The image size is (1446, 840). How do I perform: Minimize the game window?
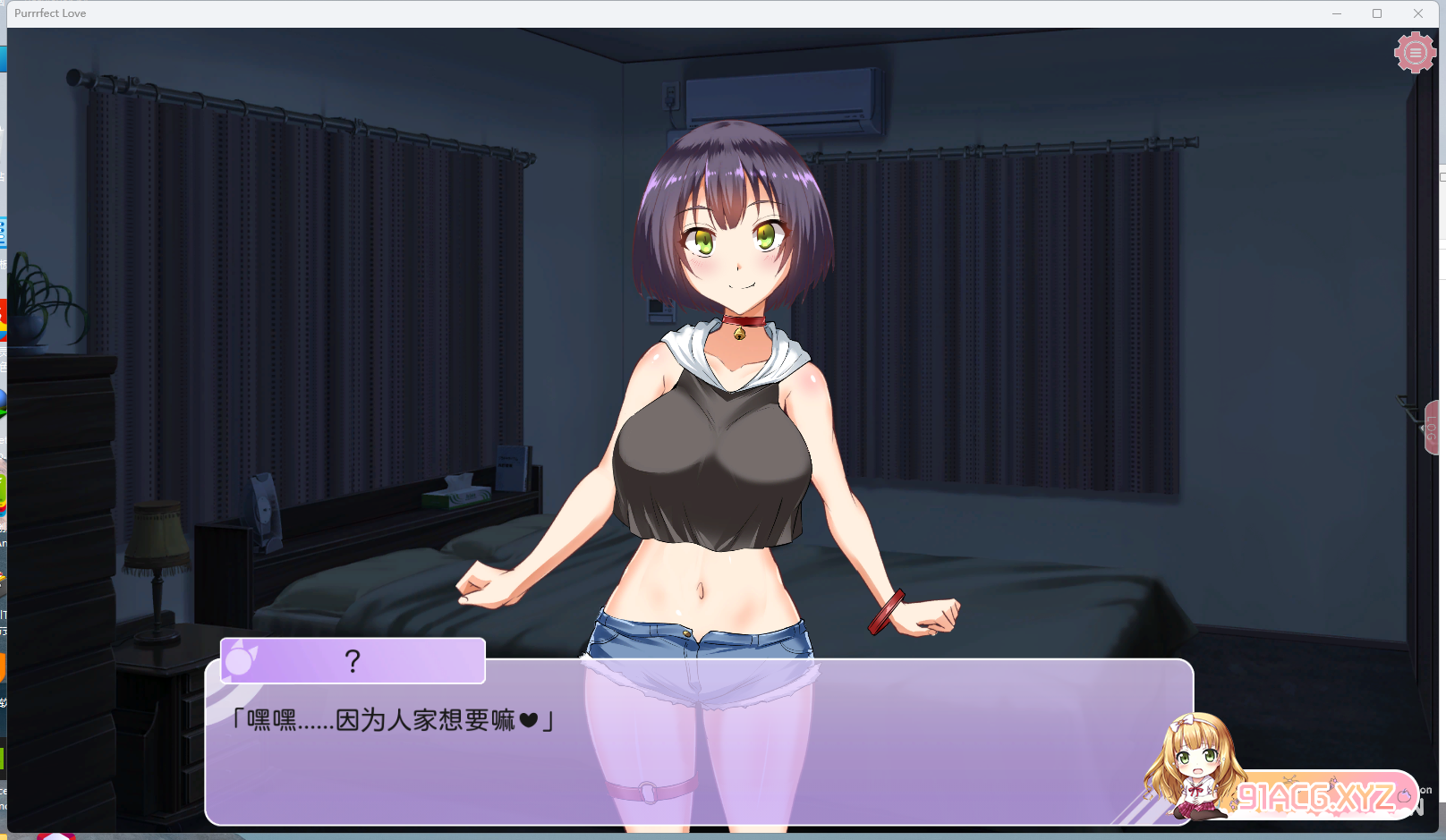(1337, 13)
